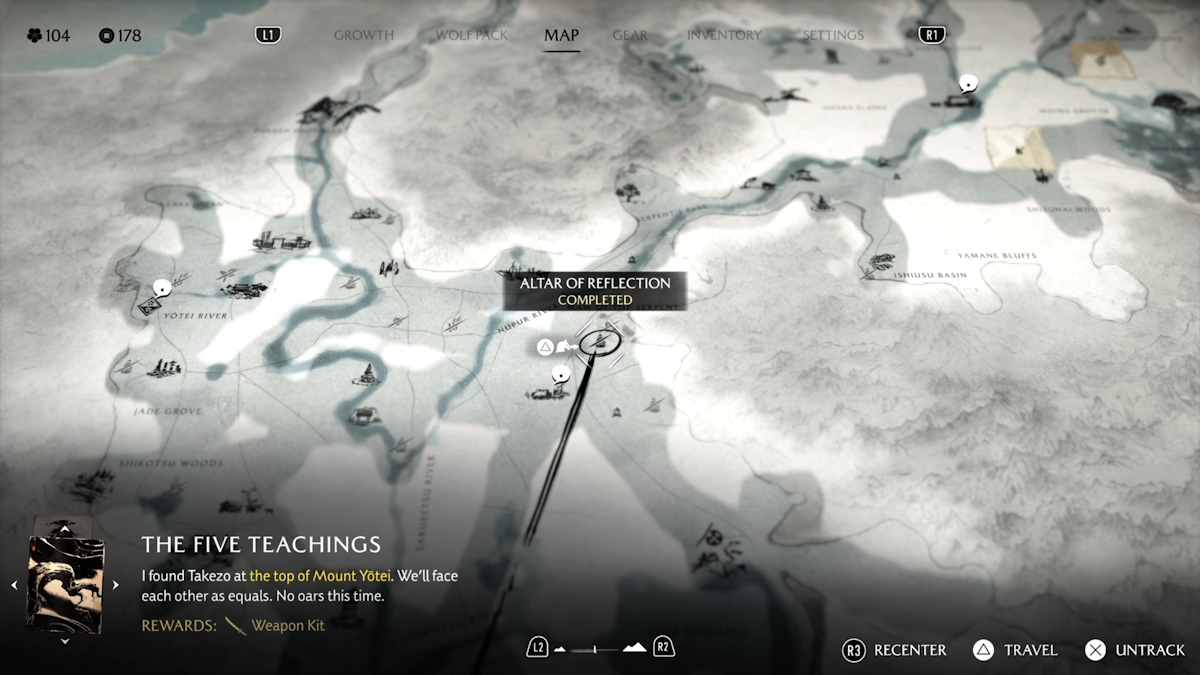
Task: Click the speech bubble marker near Yōtei River
Action: pos(160,289)
